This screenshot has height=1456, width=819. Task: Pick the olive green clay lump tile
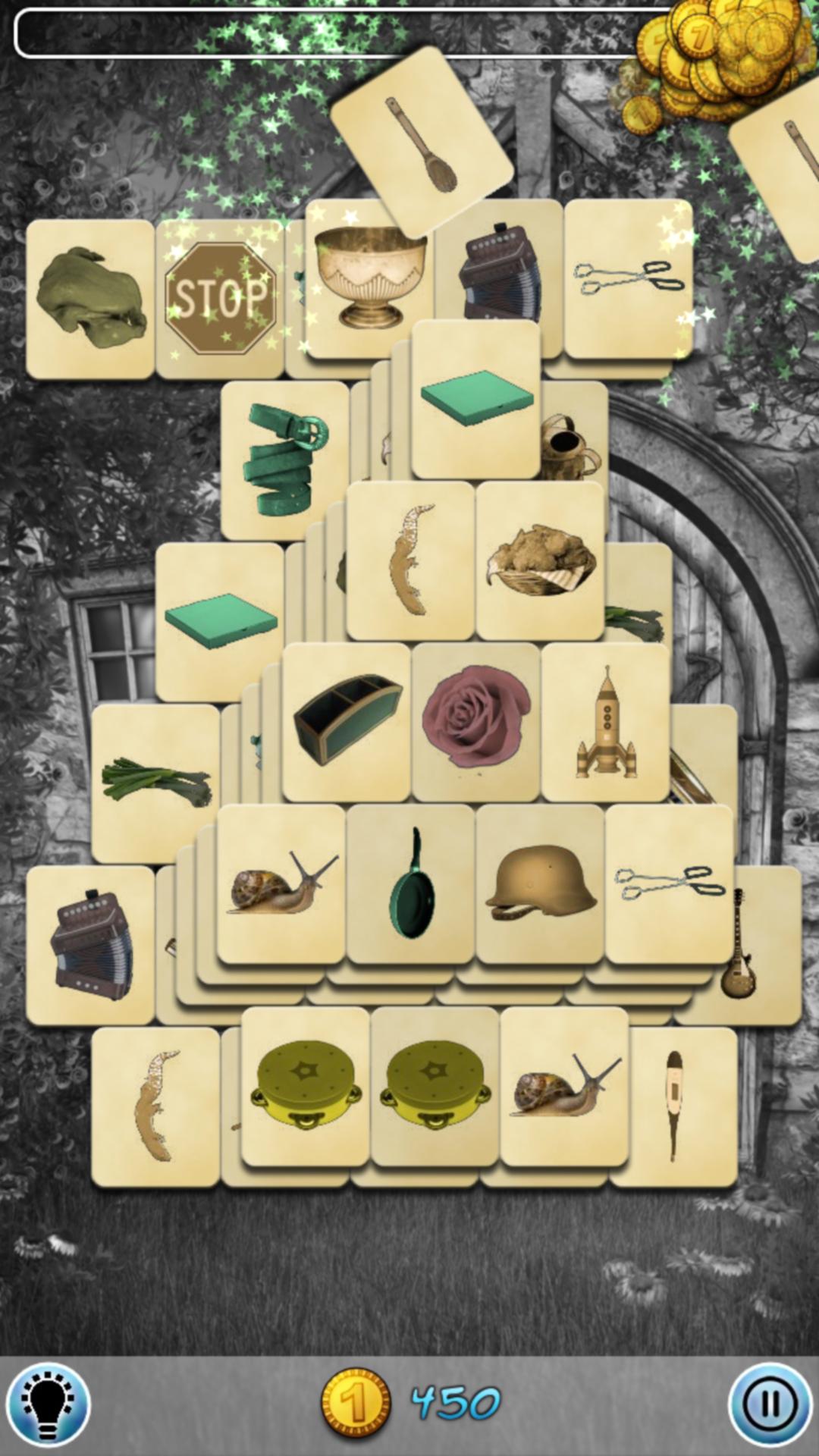click(x=90, y=299)
